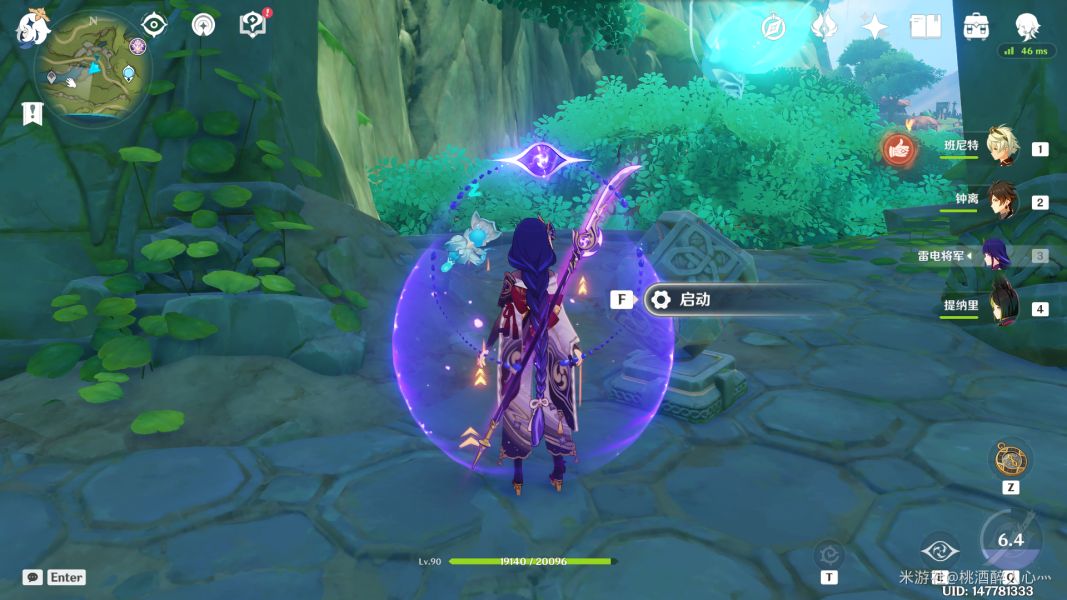The width and height of the screenshot is (1067, 600).
Task: Open the quest banner with exclamation mark
Action: click(32, 113)
